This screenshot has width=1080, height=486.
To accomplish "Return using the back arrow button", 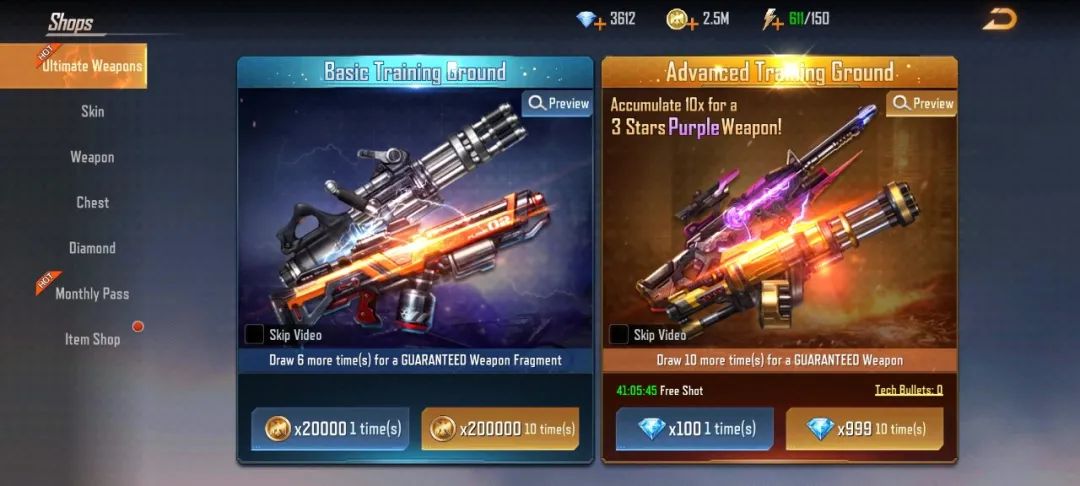I will coord(998,19).
